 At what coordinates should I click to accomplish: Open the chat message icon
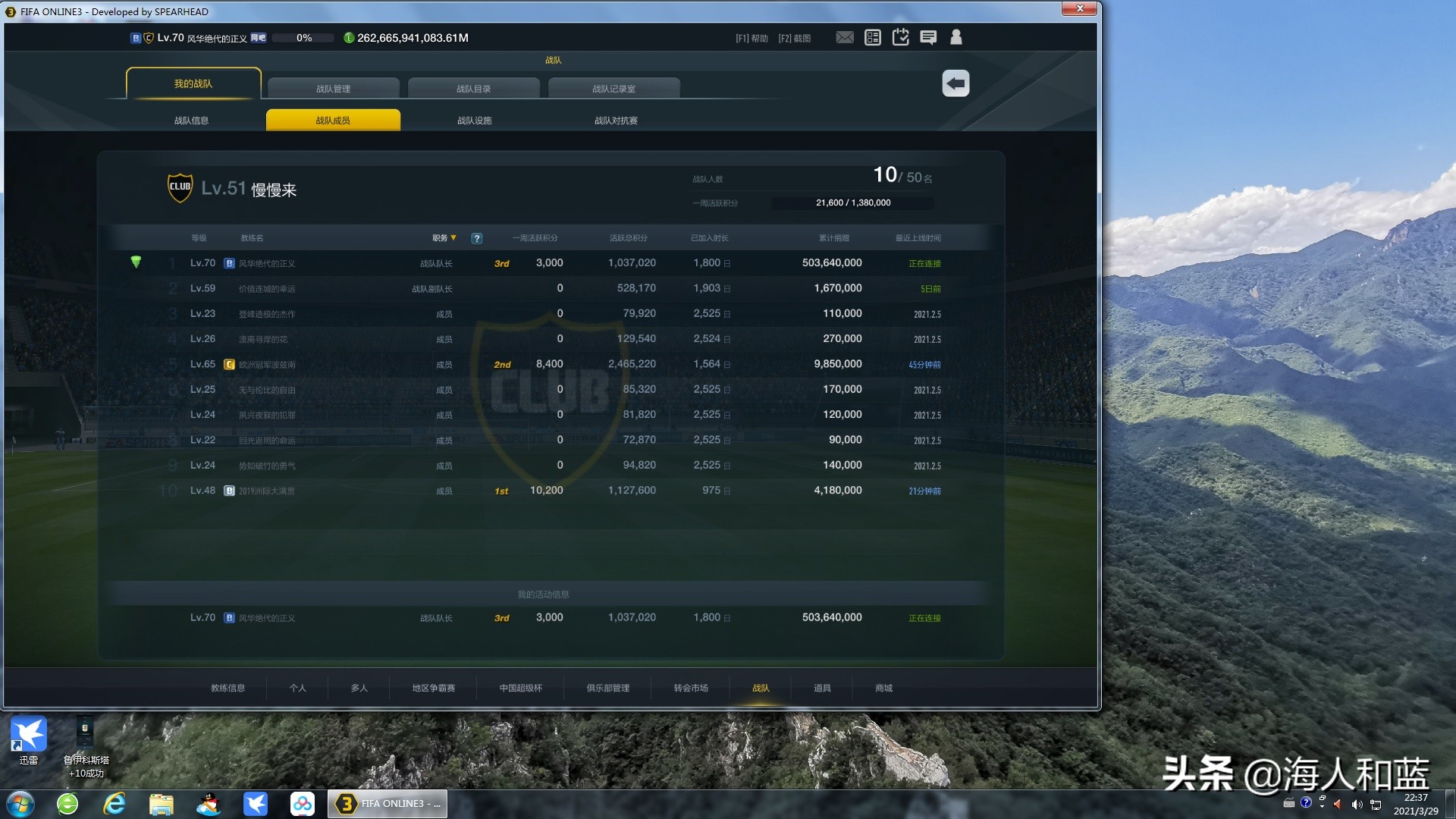click(x=928, y=36)
